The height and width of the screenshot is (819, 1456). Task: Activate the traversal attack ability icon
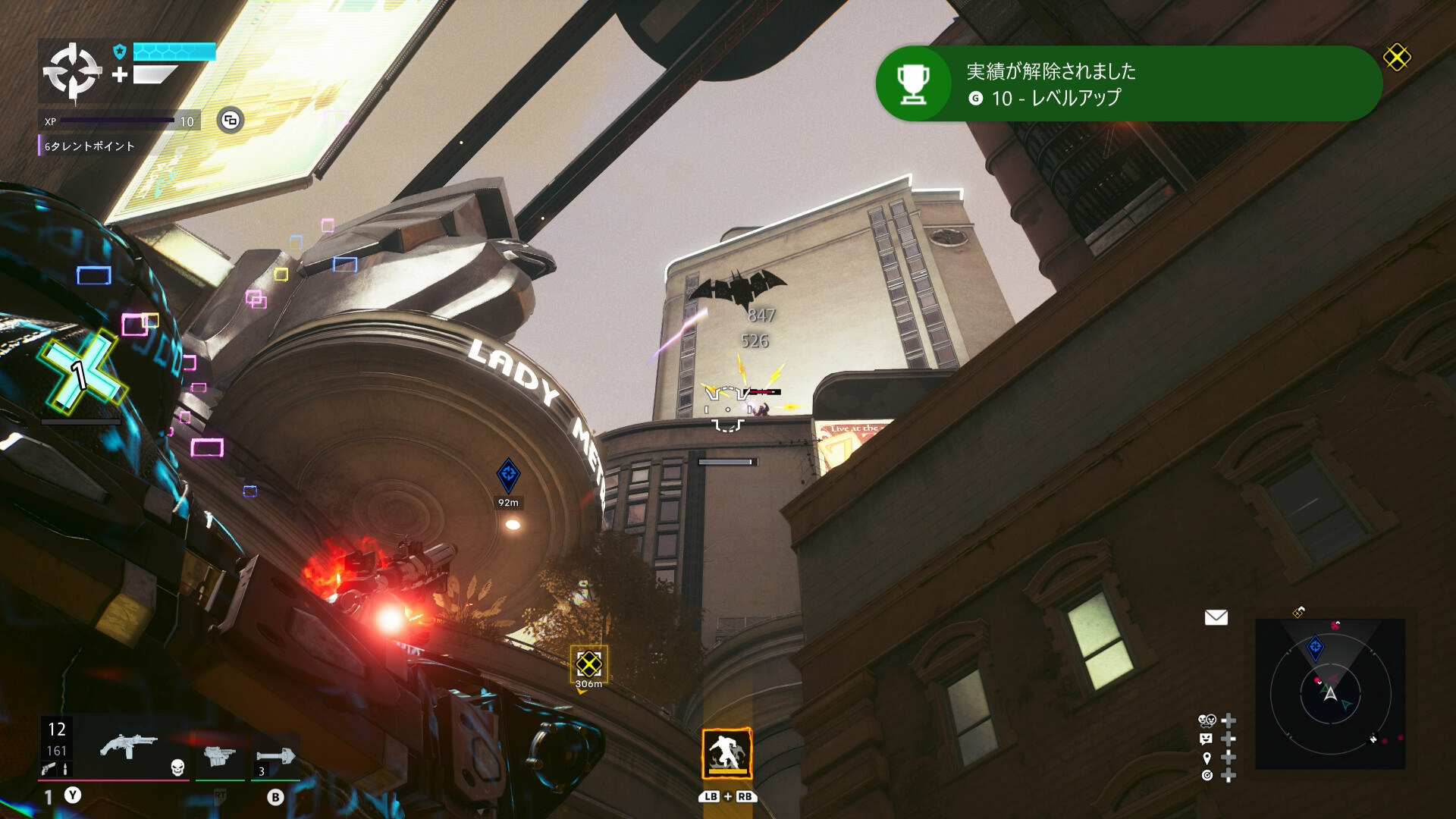click(726, 753)
